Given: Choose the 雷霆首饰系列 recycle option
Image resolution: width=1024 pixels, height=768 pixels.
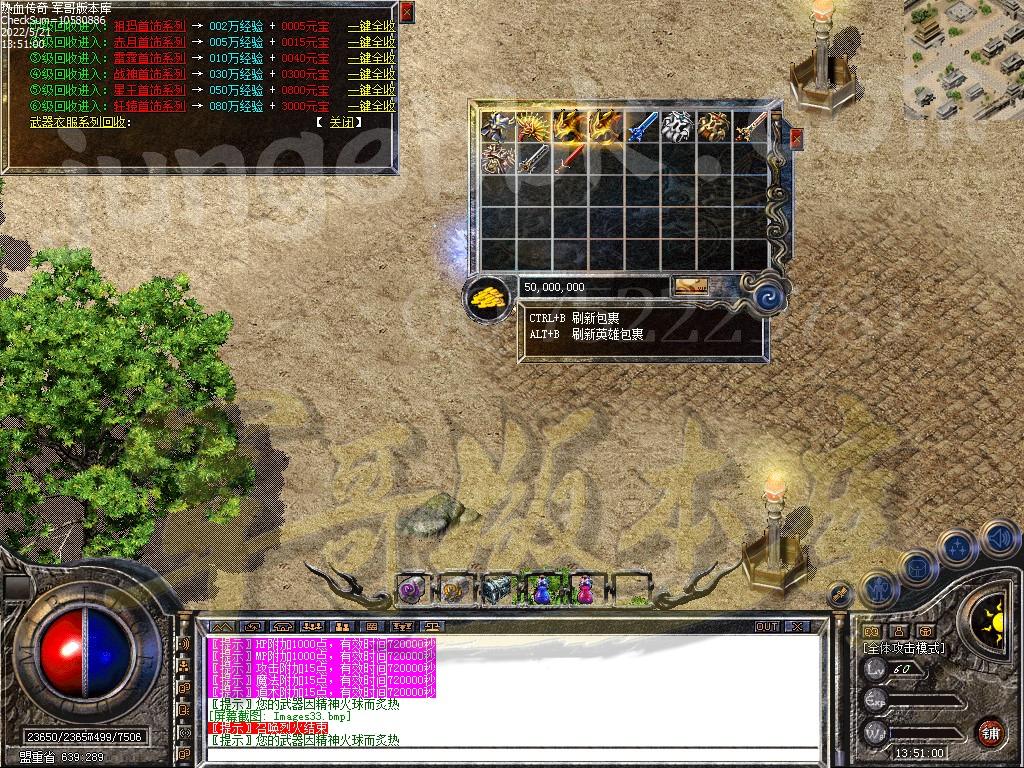Looking at the screenshot, I should (x=149, y=58).
